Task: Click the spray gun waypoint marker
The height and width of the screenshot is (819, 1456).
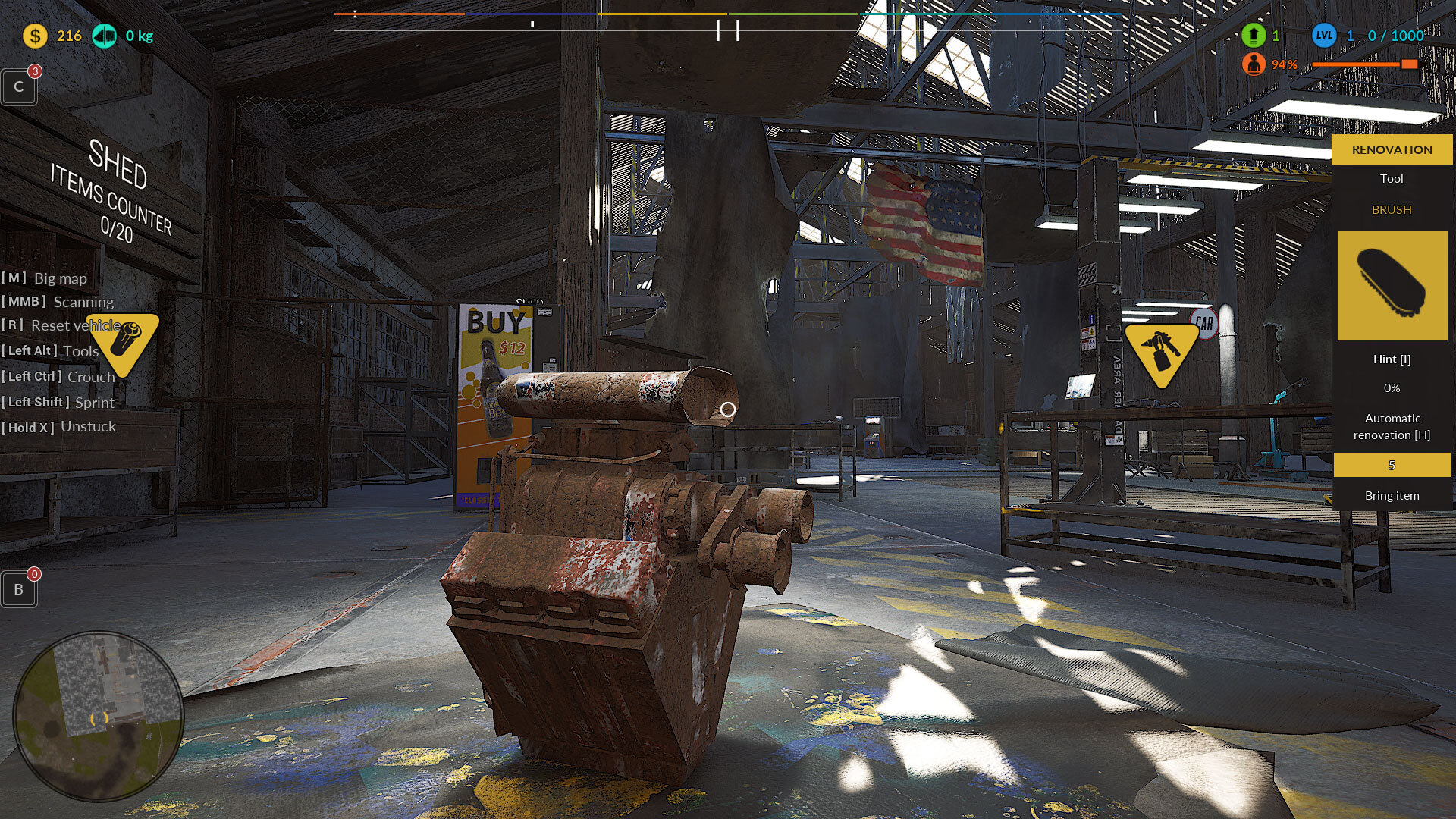Action: pyautogui.click(x=1161, y=353)
